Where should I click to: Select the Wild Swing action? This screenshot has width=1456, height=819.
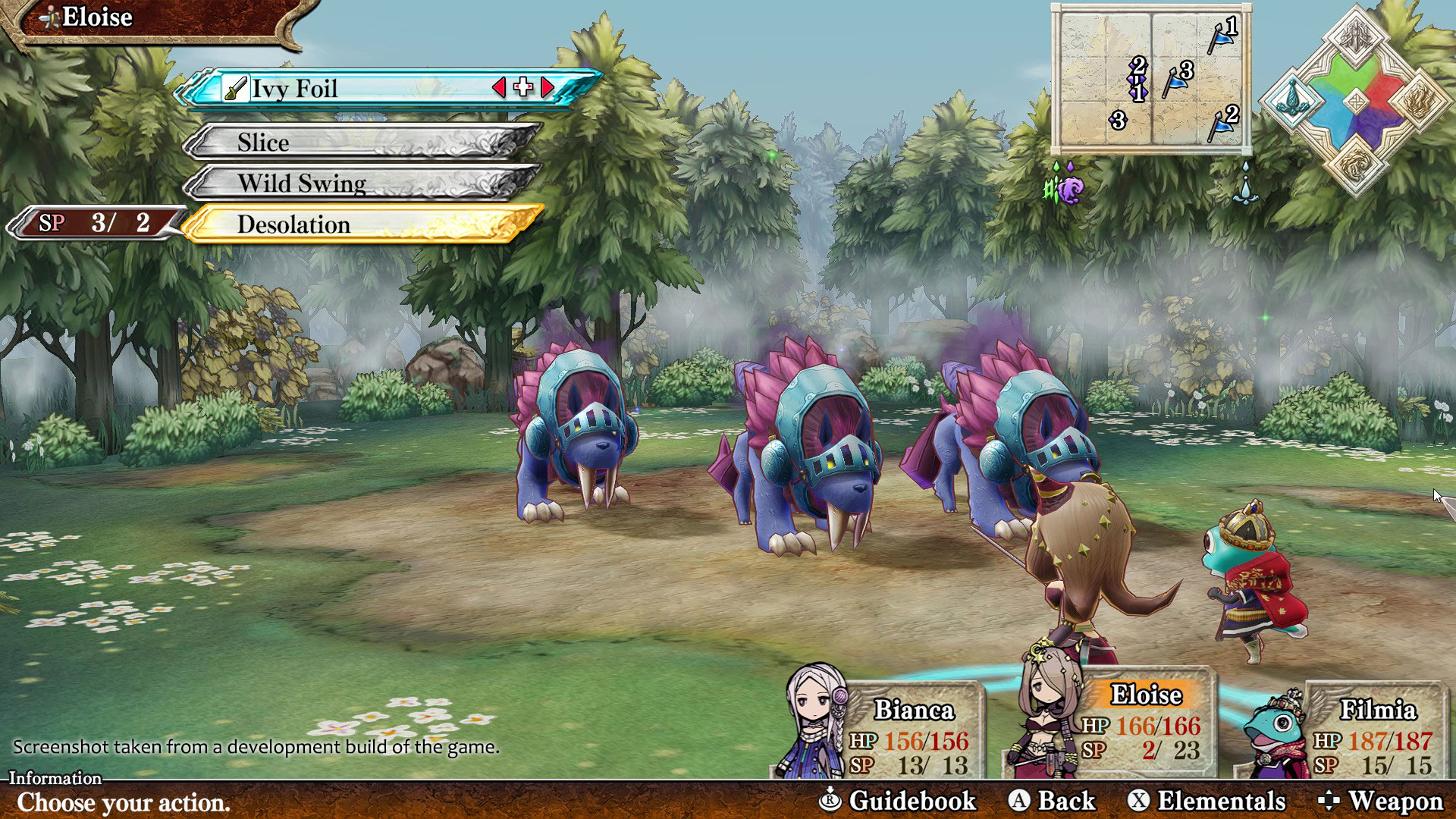pos(301,184)
